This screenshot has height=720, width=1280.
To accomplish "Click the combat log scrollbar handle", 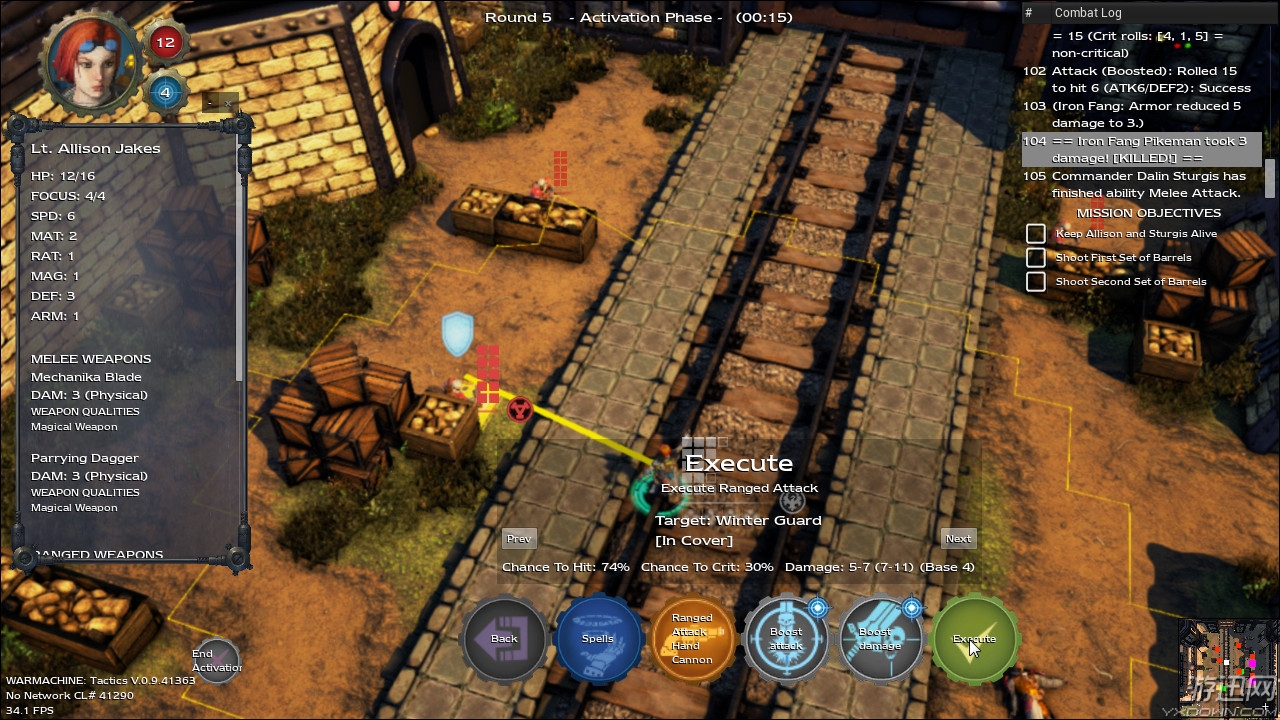I will pos(1270,177).
